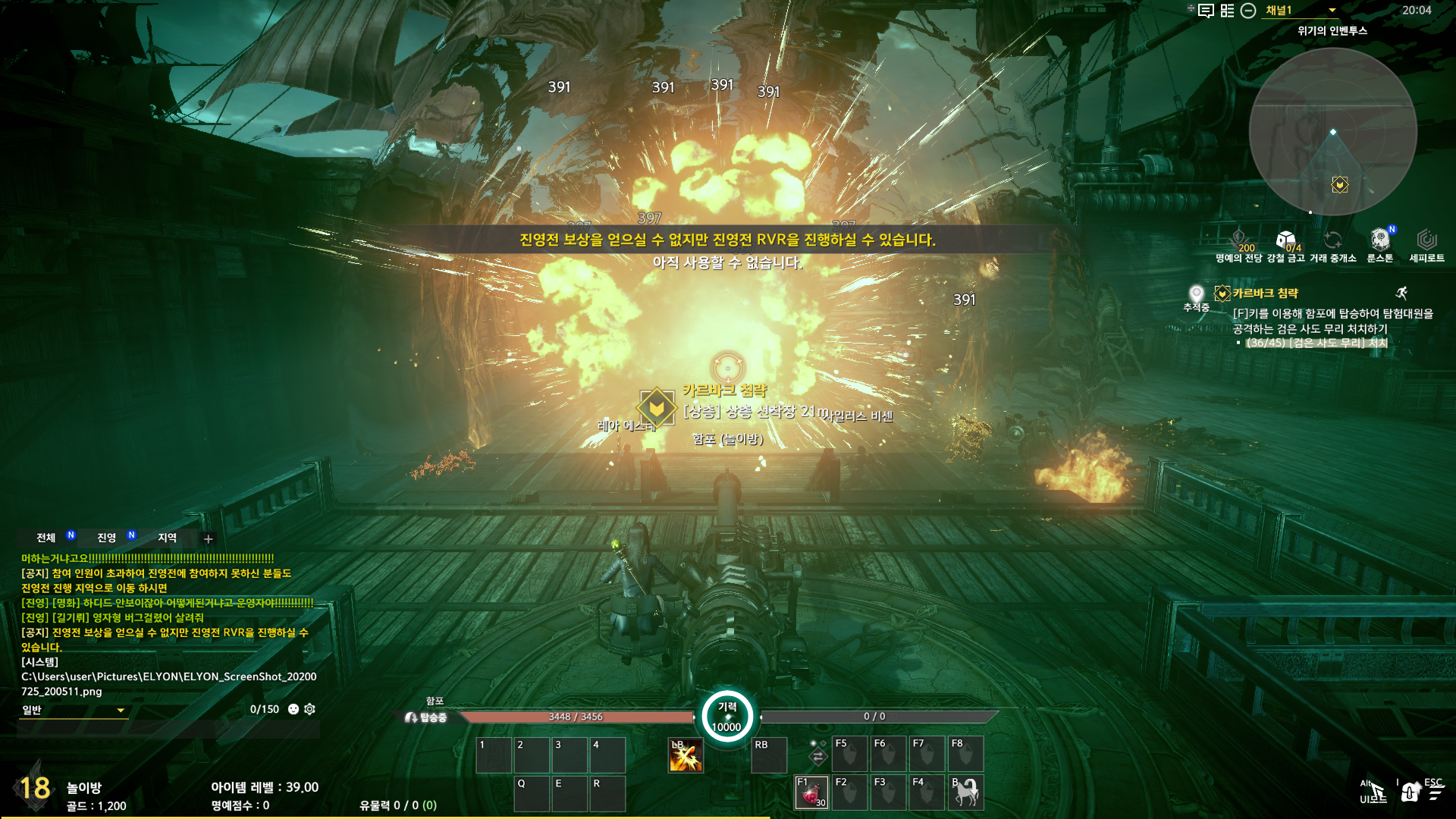The height and width of the screenshot is (819, 1456).
Task: Switch to the 지역 chat tab
Action: pyautogui.click(x=167, y=538)
